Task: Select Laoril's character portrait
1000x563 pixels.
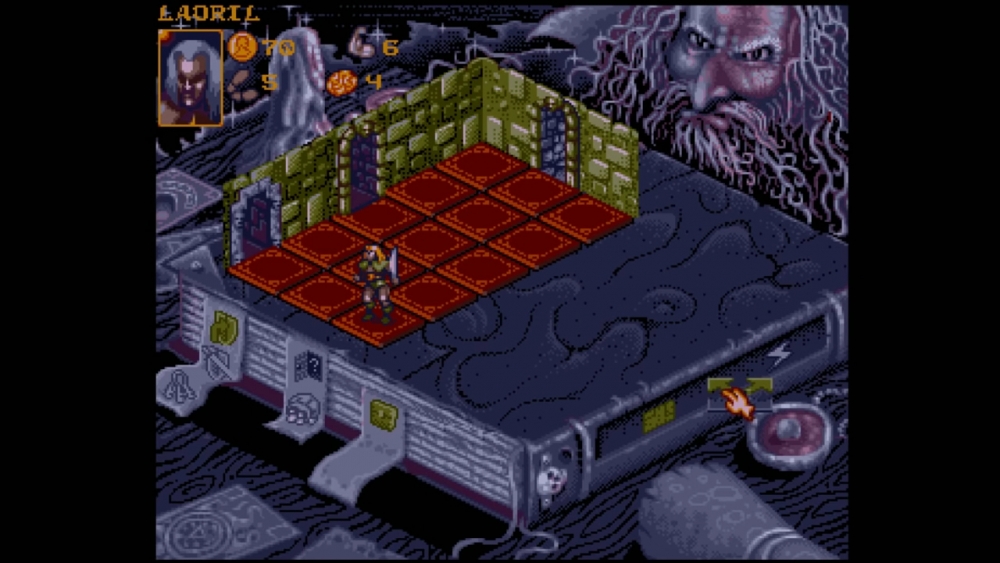Action: (x=190, y=77)
